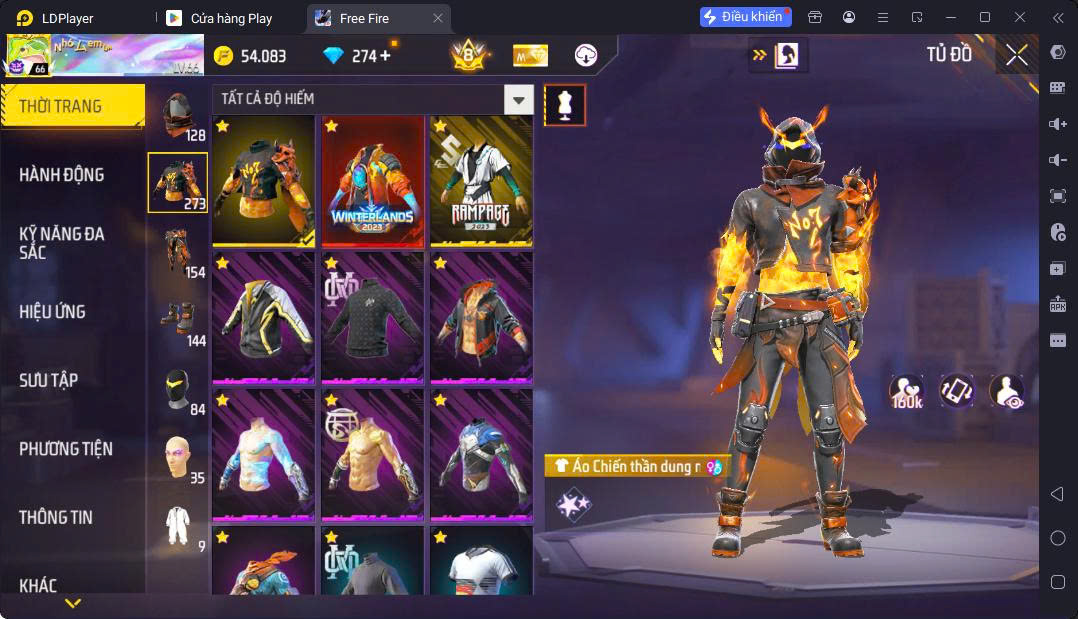This screenshot has width=1078, height=619.
Task: Add more diamonds with the plus button
Action: pos(385,56)
